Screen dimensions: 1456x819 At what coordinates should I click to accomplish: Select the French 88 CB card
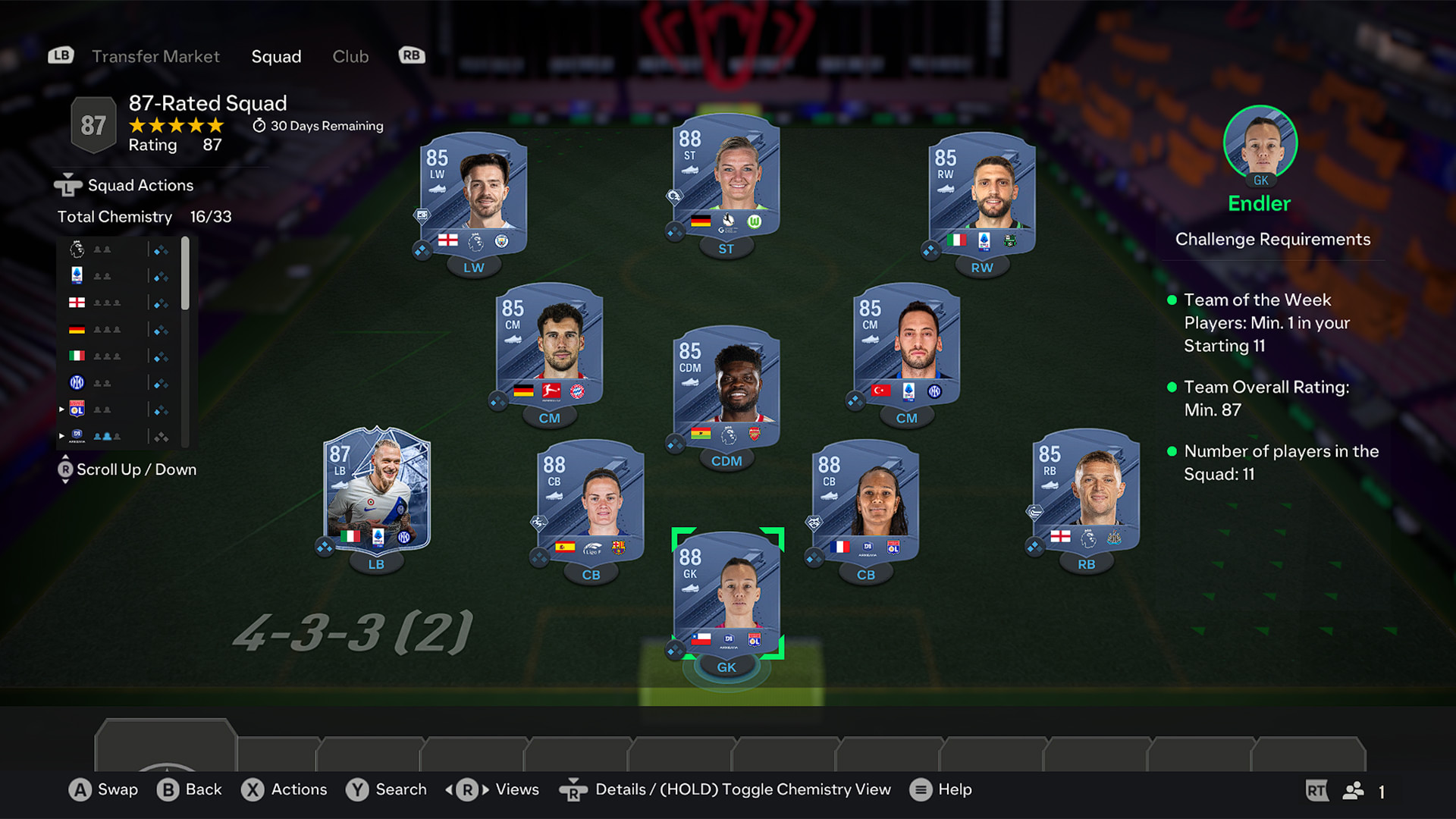click(865, 500)
